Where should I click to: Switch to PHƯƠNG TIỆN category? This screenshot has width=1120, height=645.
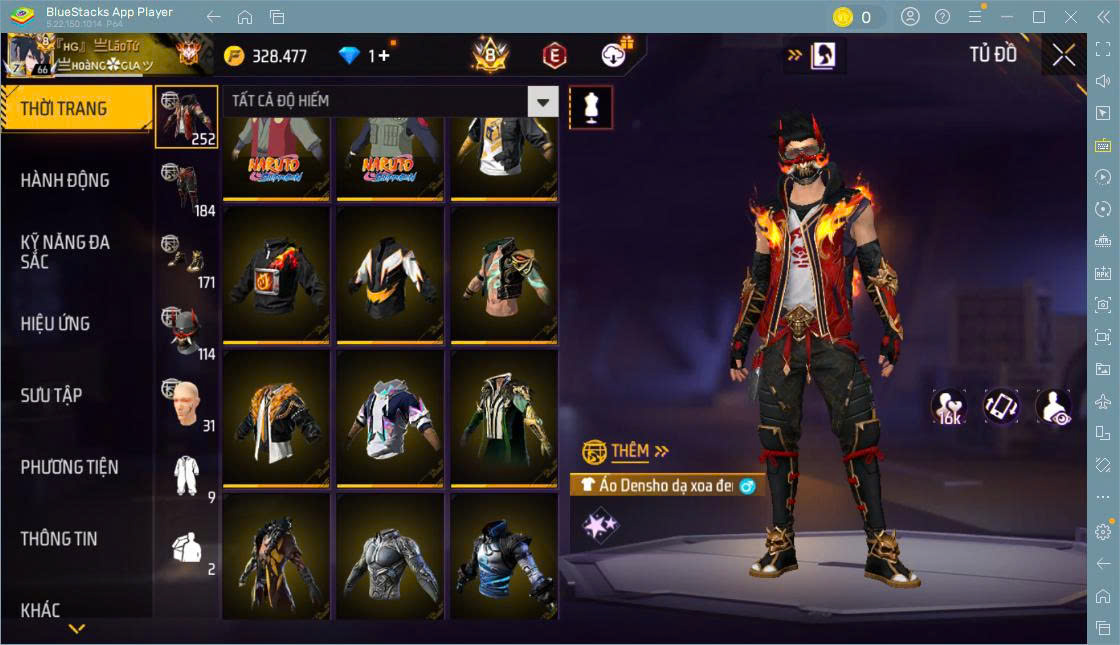[70, 467]
